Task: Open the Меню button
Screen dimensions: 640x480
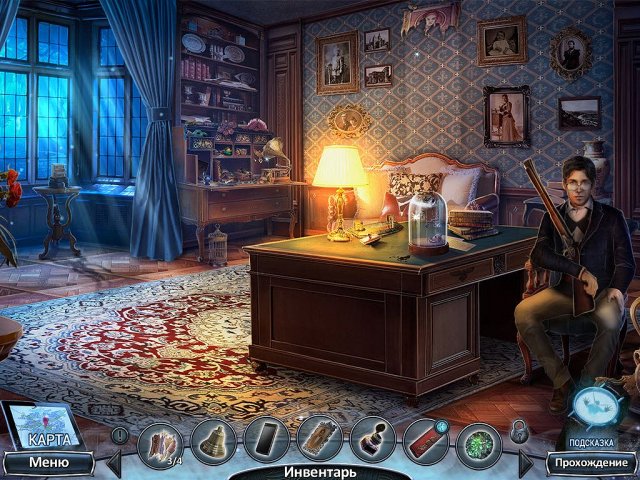Action: coord(48,462)
